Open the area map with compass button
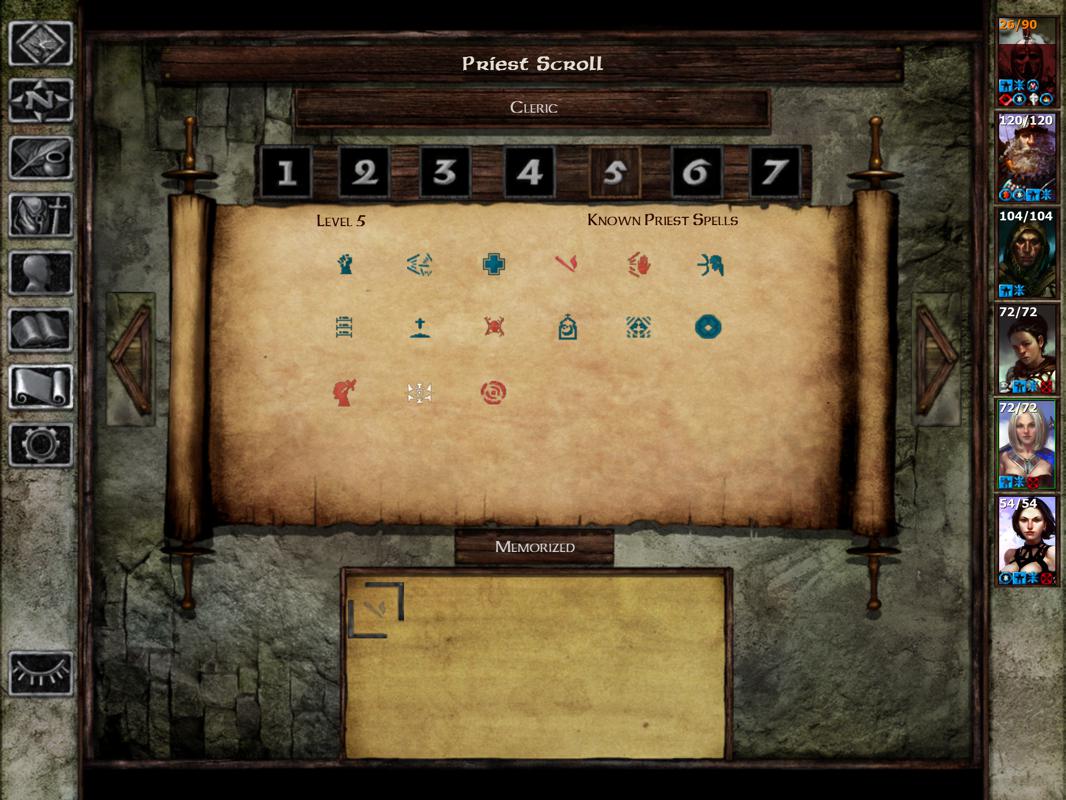Viewport: 1066px width, 800px height. [41, 100]
